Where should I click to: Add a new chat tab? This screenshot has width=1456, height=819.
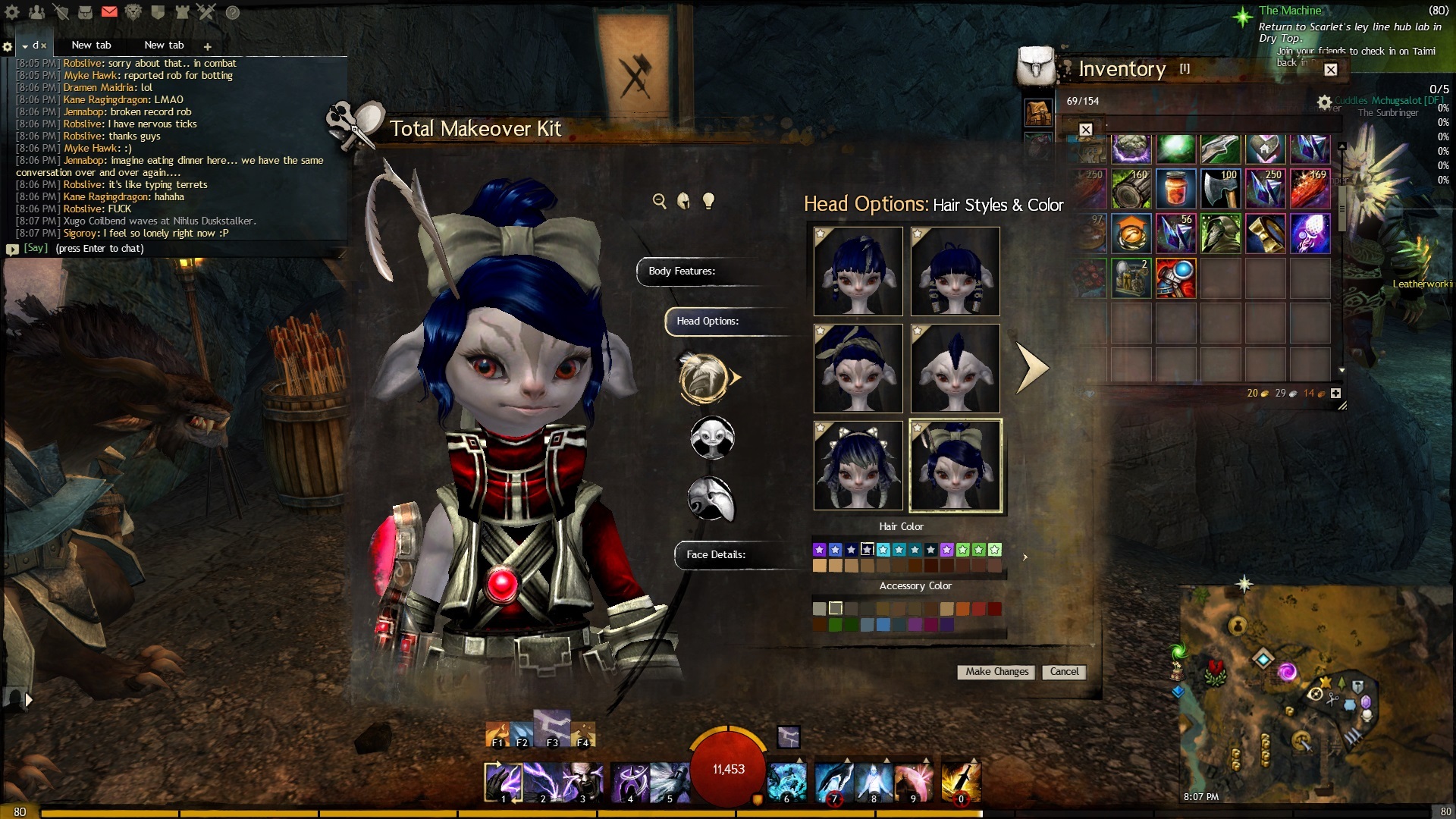tap(207, 46)
